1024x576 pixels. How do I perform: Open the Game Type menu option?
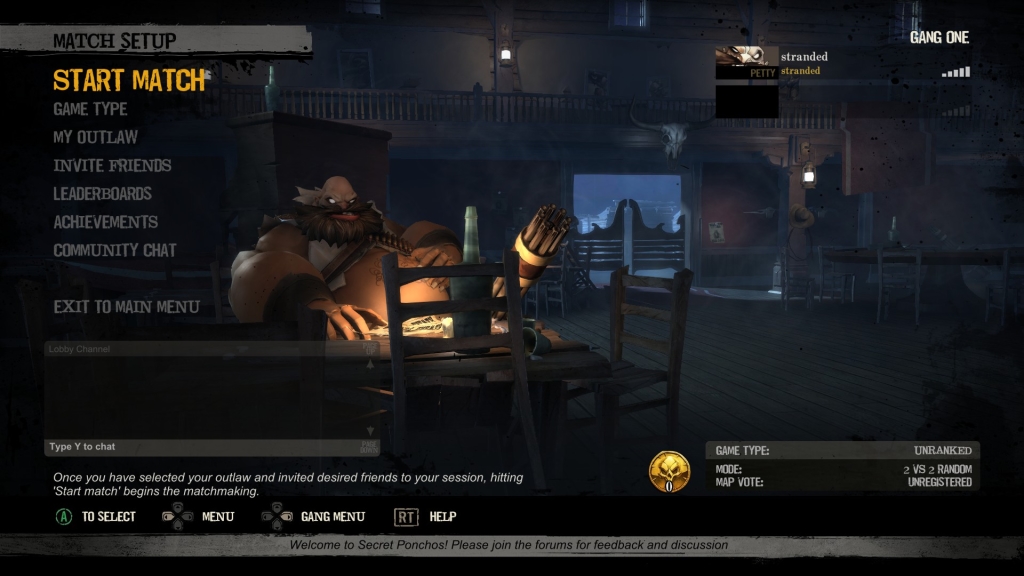pos(90,109)
